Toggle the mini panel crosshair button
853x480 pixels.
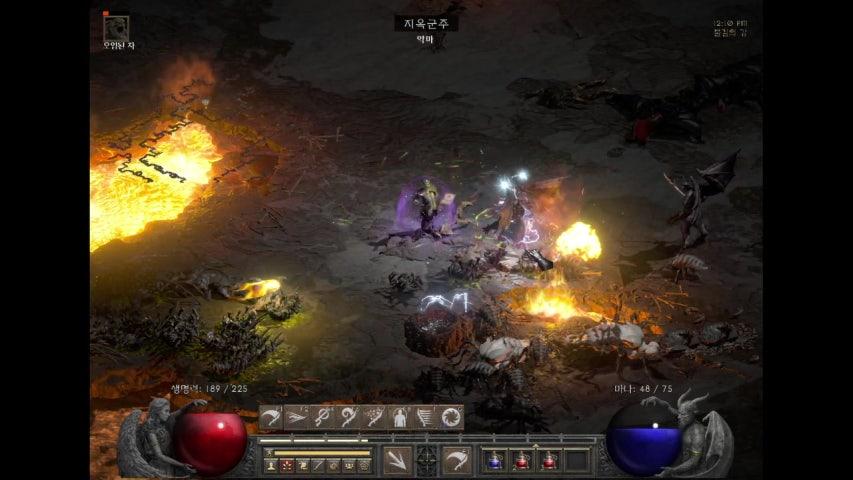428,460
